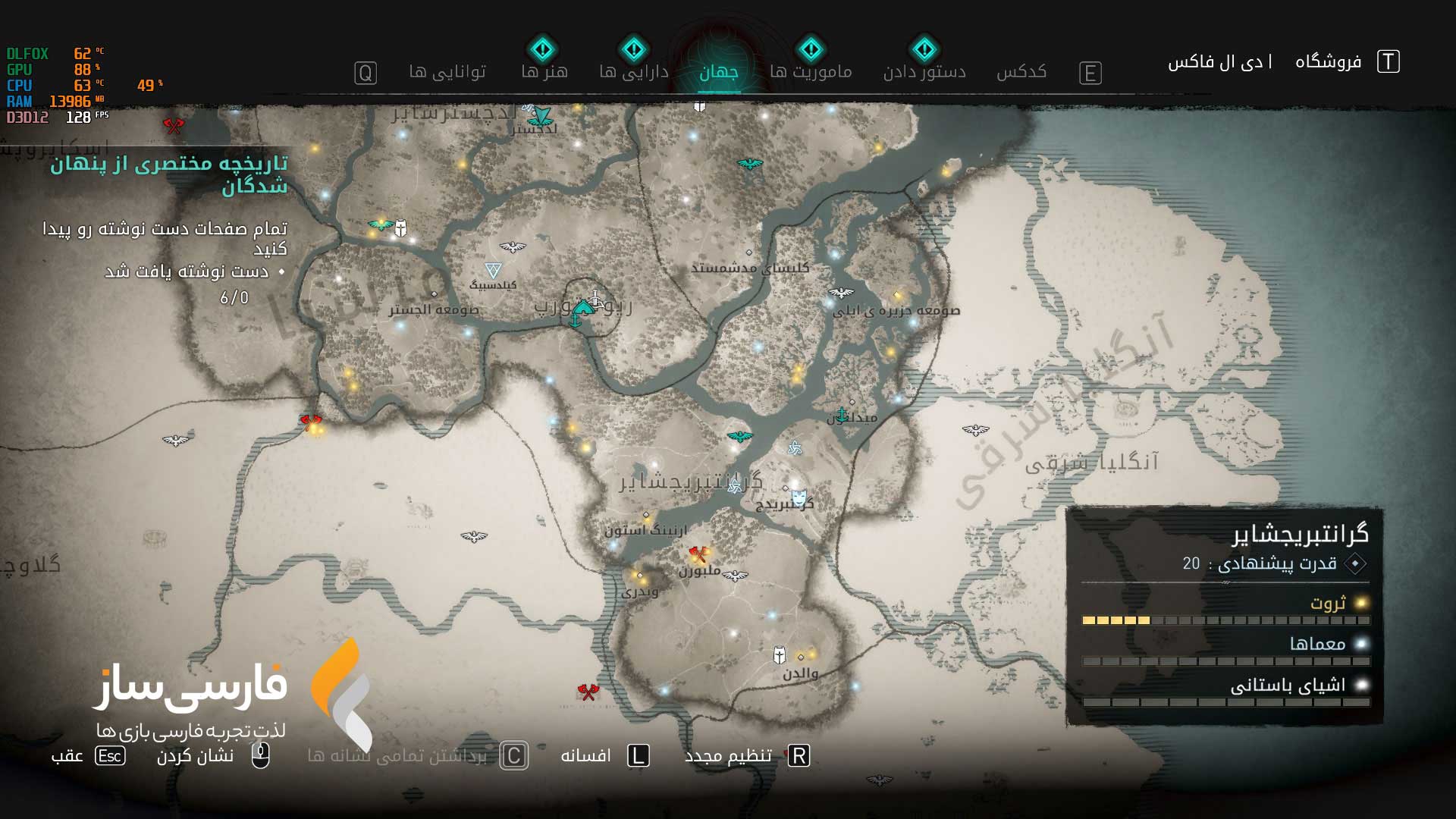The width and height of the screenshot is (1456, 819).
Task: Show the کدکس (Codex) tab
Action: point(1021,72)
